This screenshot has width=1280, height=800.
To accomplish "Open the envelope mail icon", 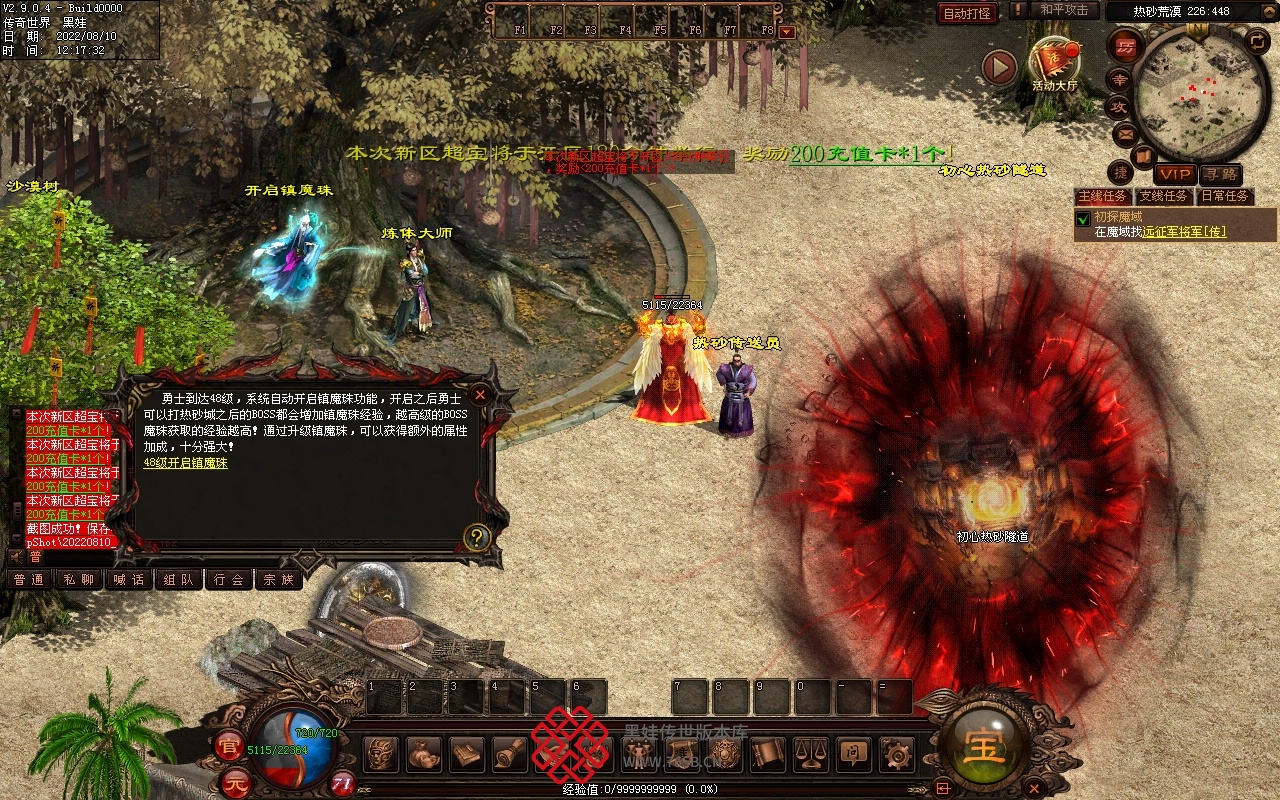I will coord(1125,133).
